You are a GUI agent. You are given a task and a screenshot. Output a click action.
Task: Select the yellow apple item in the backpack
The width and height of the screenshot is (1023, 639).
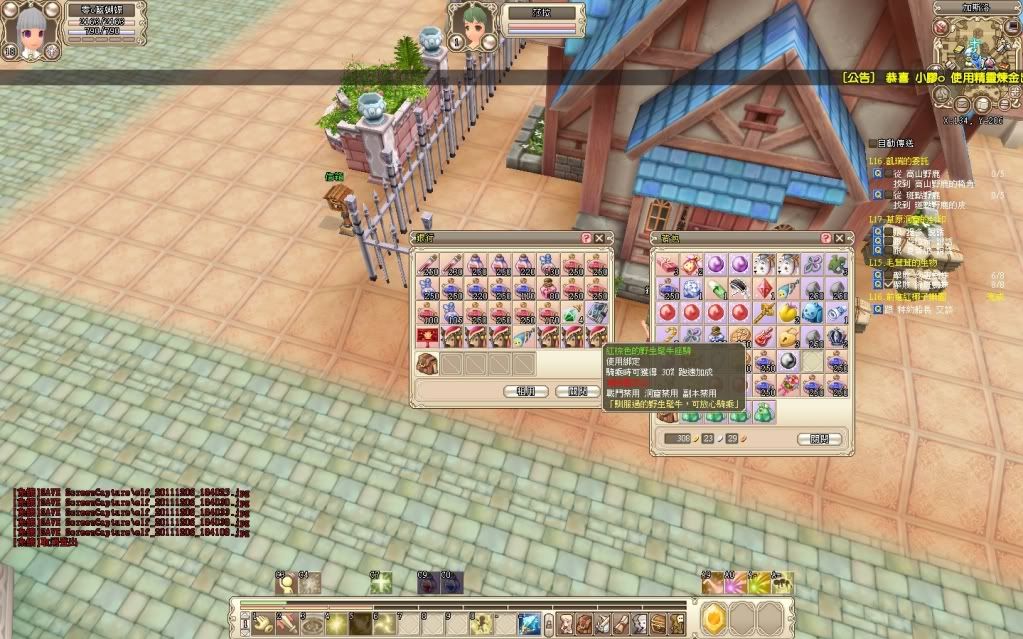click(788, 312)
